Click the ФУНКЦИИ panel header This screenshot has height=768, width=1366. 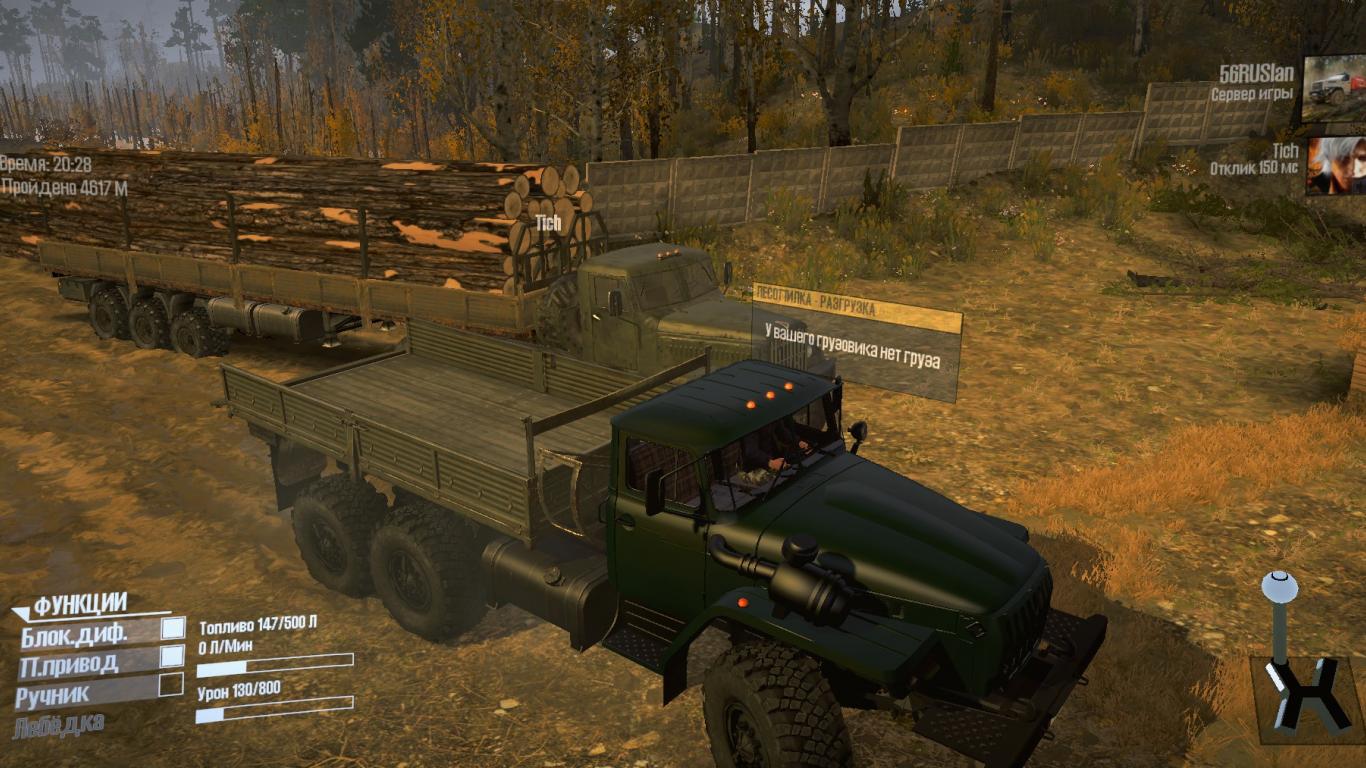click(80, 604)
